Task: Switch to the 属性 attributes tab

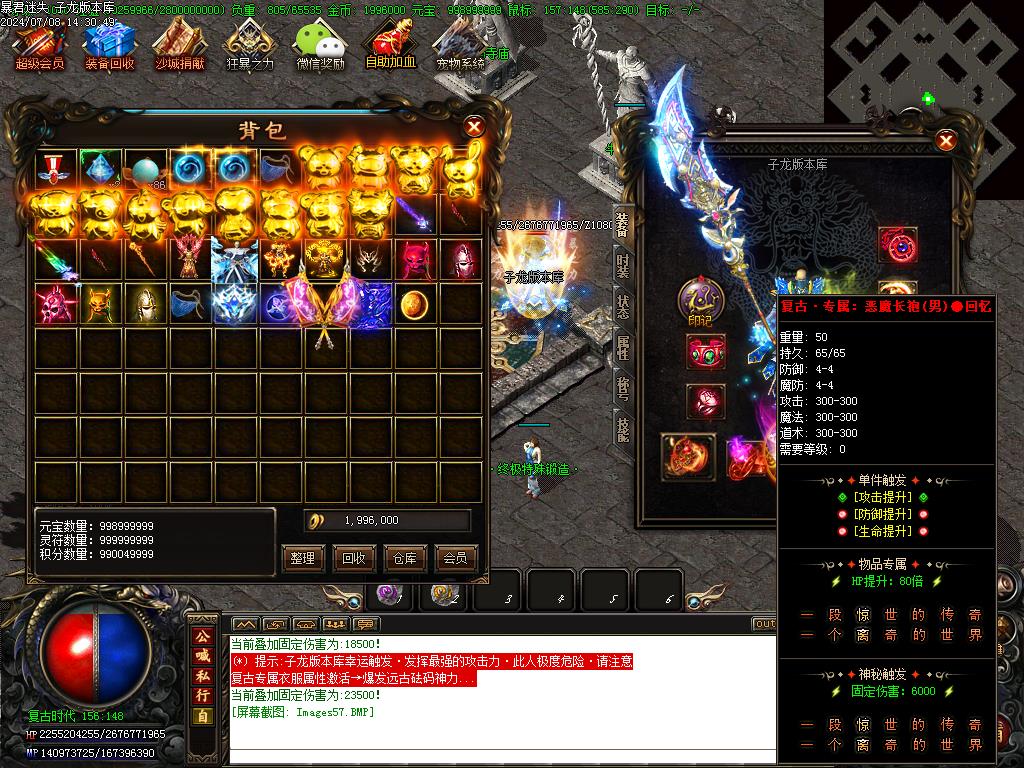Action: [x=623, y=348]
